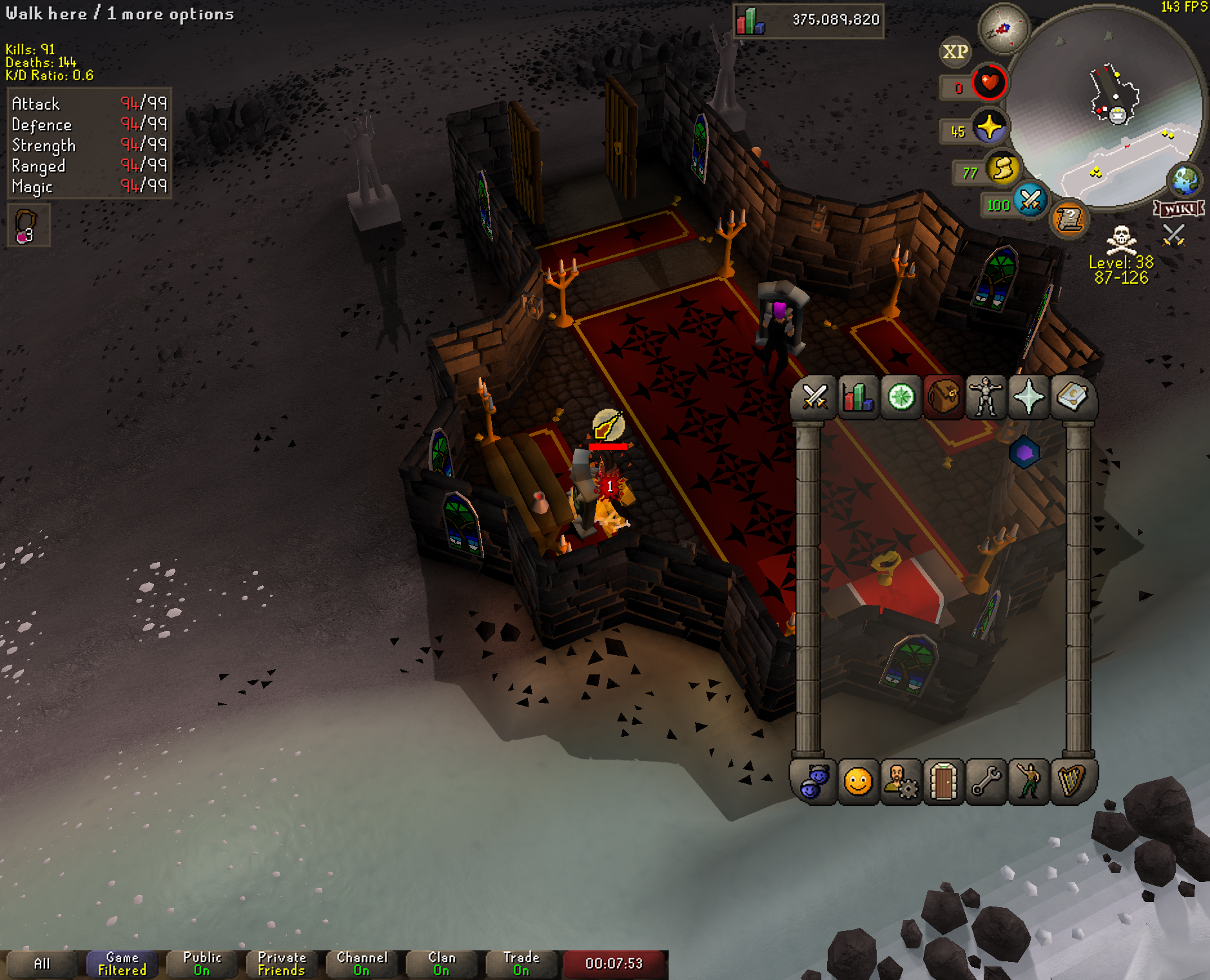Open the wrench Settings tab
The image size is (1210, 980).
click(986, 782)
